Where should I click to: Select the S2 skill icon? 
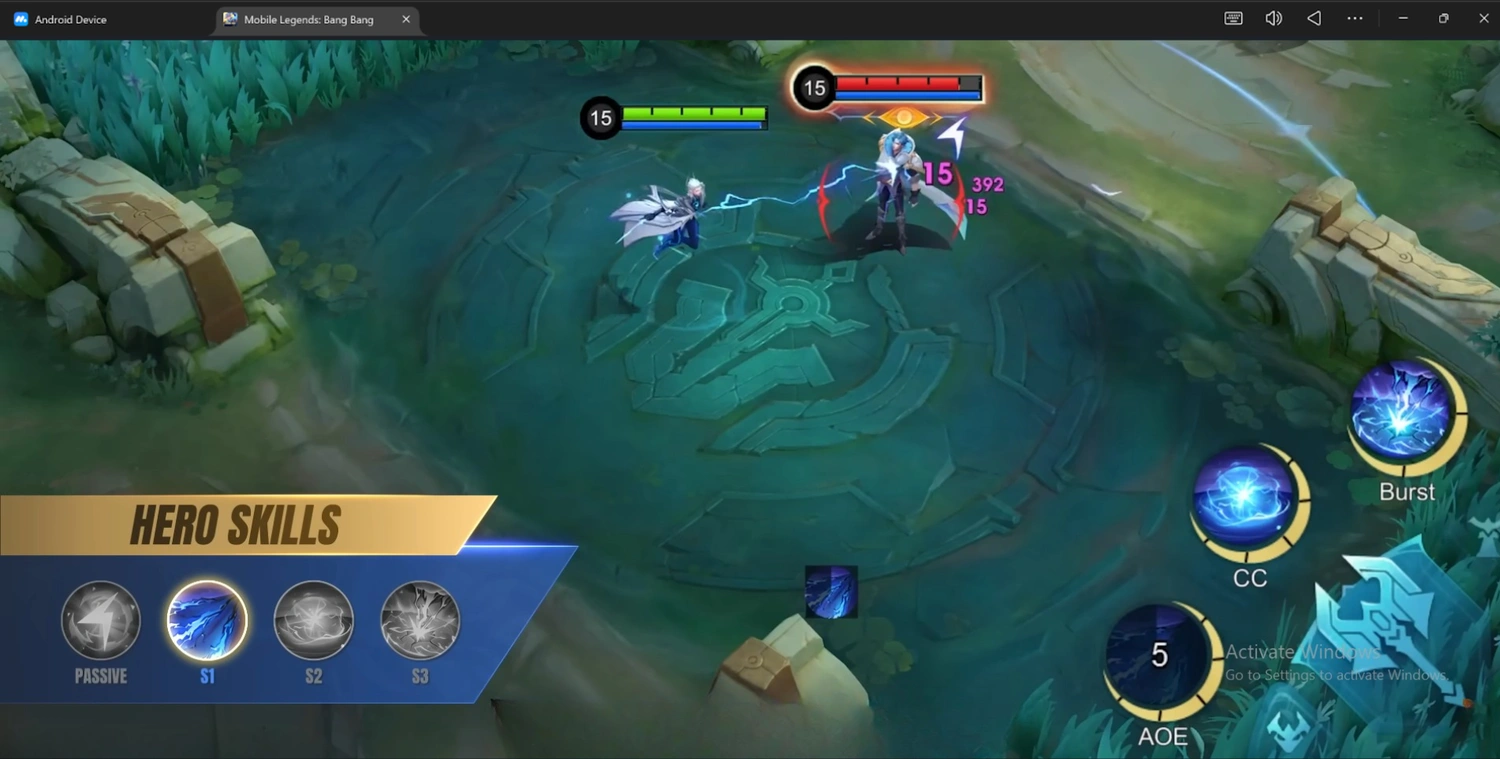pos(313,620)
